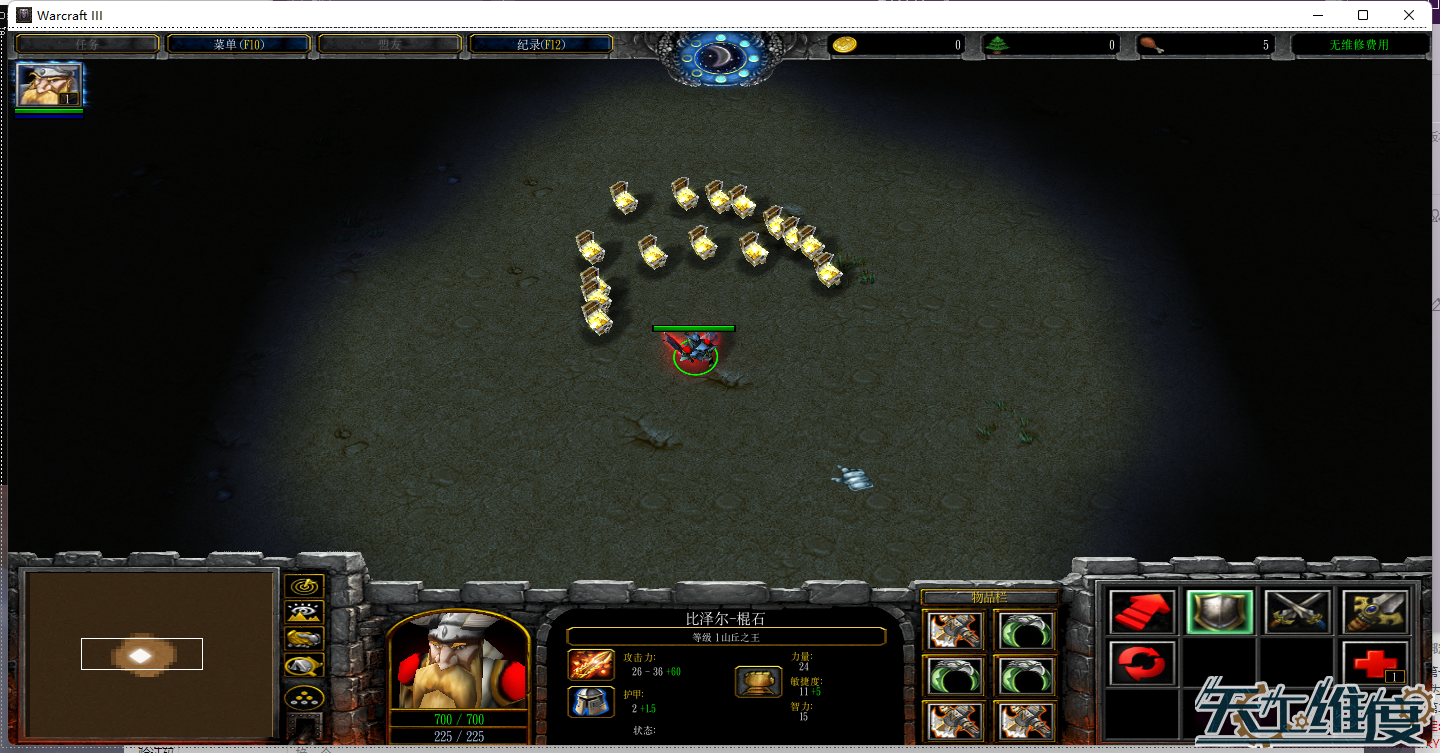Toggle minimap terrain display with eye icon

[x=304, y=612]
